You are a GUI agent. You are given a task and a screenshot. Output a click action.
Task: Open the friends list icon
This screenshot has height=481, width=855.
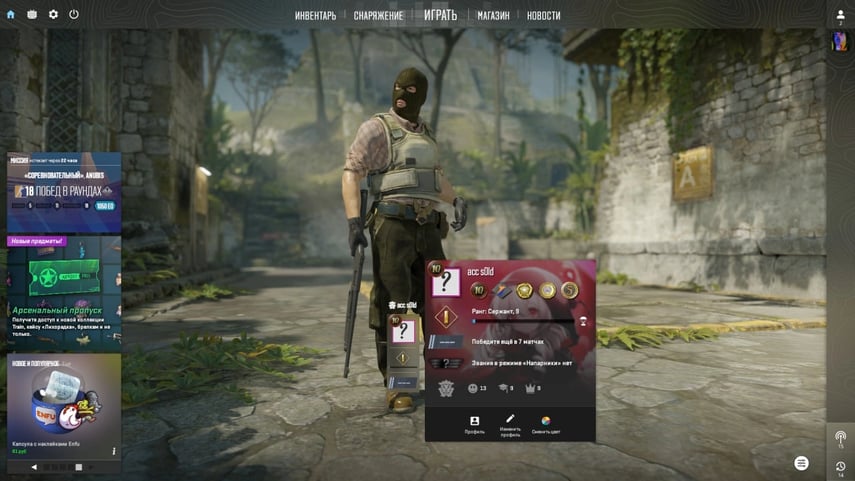click(840, 15)
